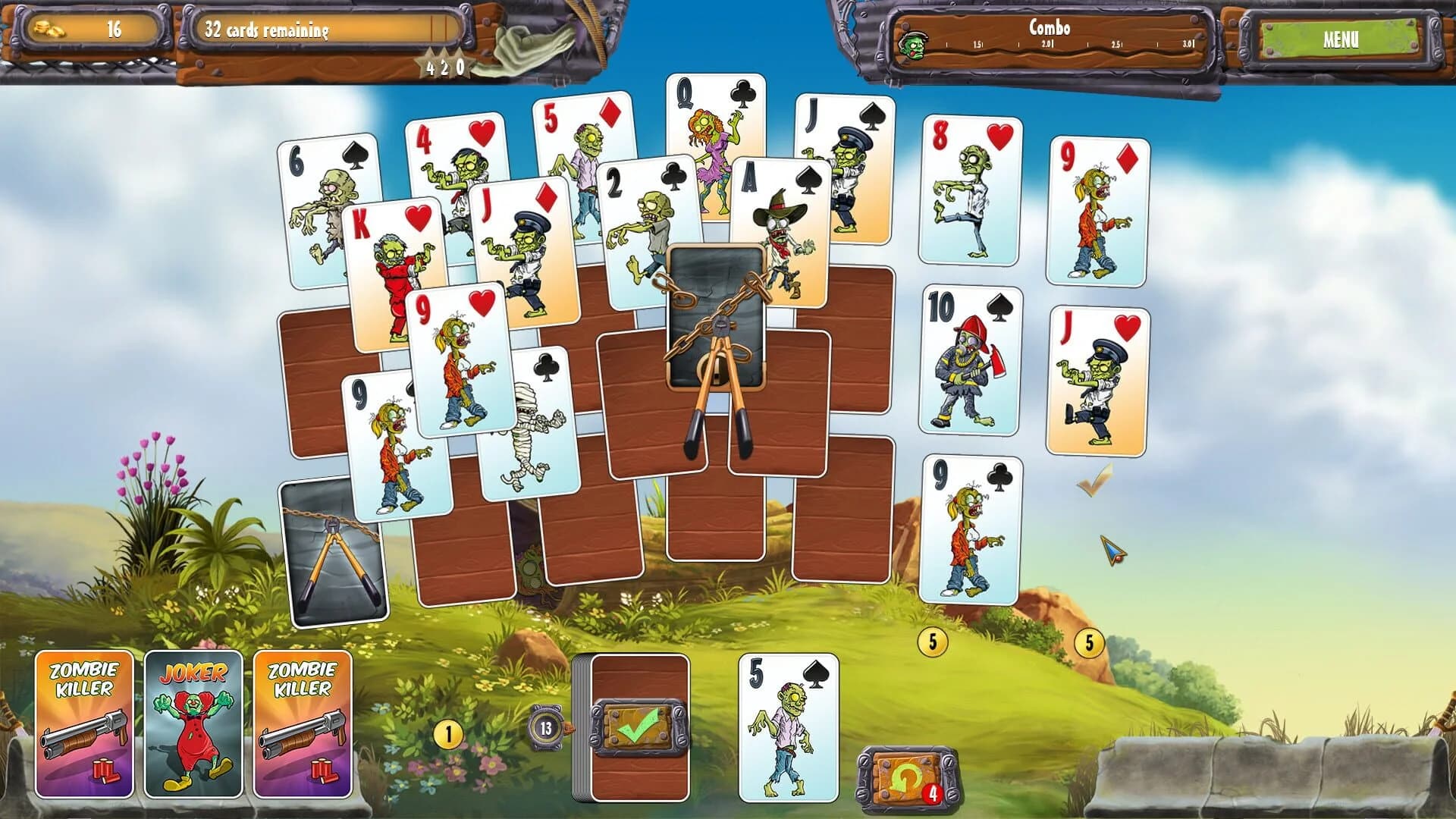Click the gold 1 coin marker
Viewport: 1456px width, 819px height.
pos(449,733)
